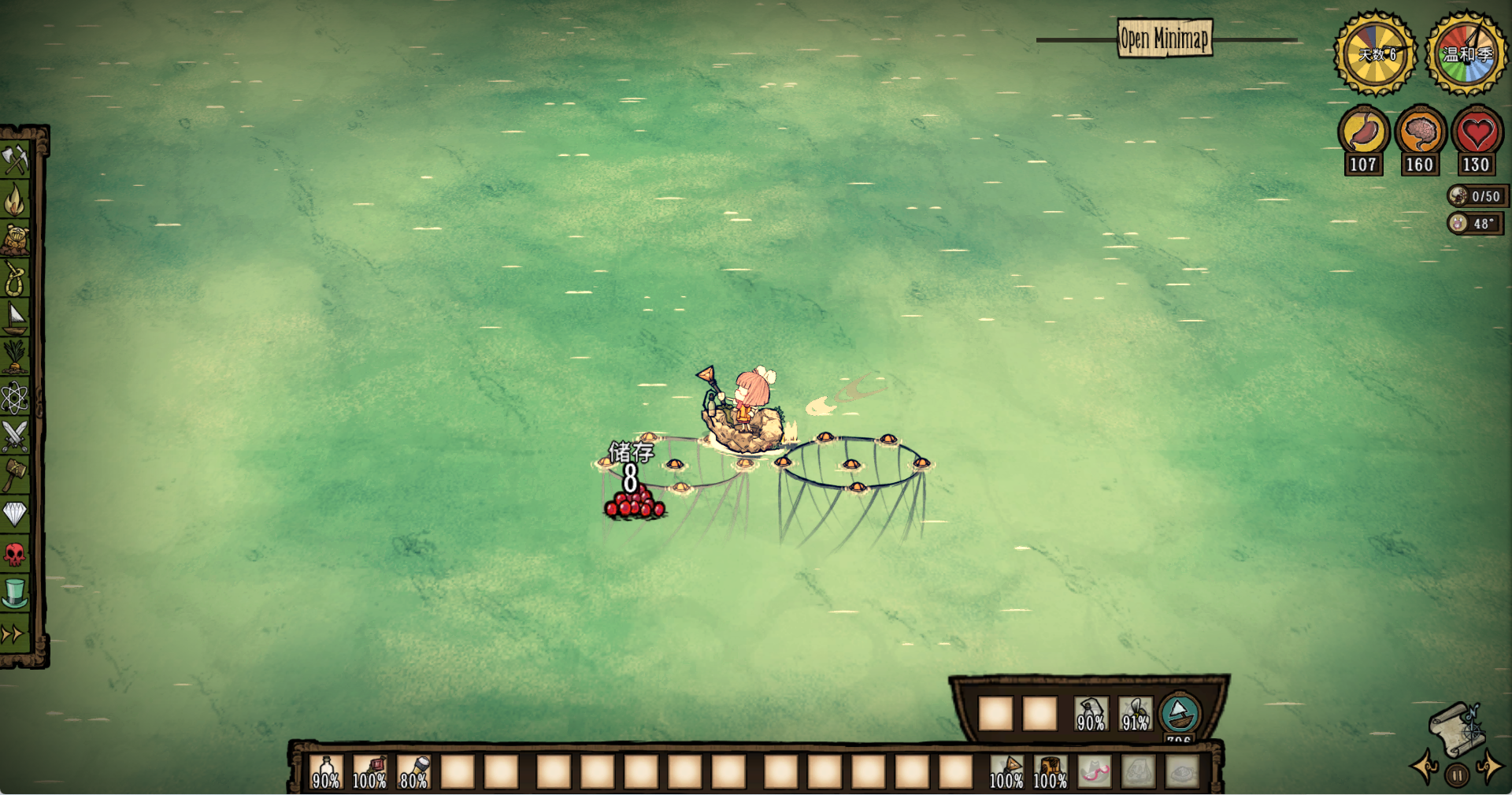
Task: Open the rope Refine crafting tab
Action: (15, 278)
